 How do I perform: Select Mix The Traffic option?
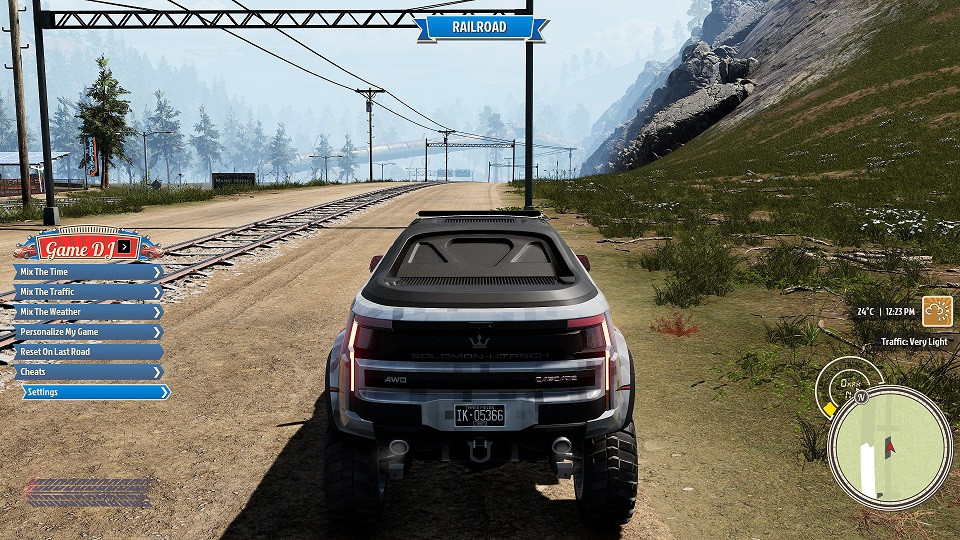click(88, 292)
